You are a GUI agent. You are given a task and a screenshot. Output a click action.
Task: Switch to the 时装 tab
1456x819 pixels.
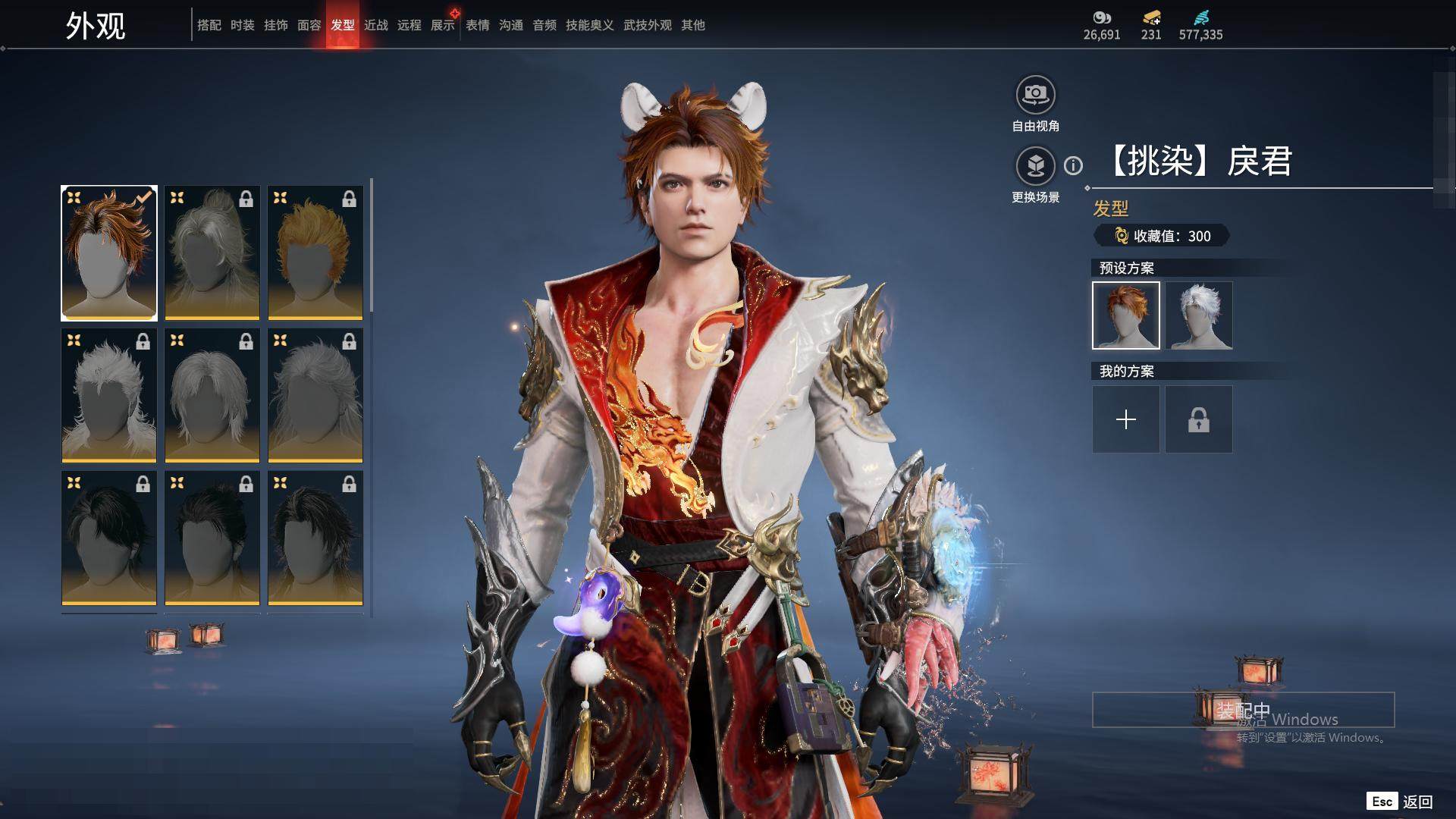(243, 25)
